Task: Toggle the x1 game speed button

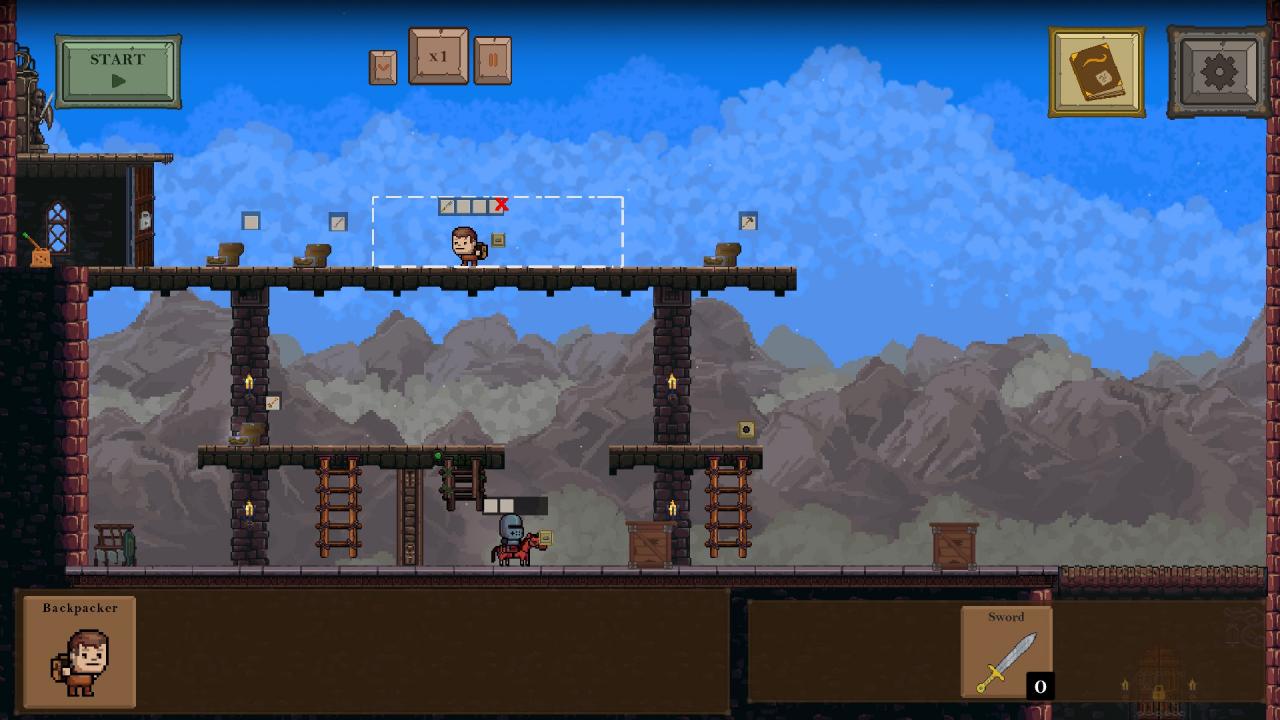Action: click(x=438, y=57)
